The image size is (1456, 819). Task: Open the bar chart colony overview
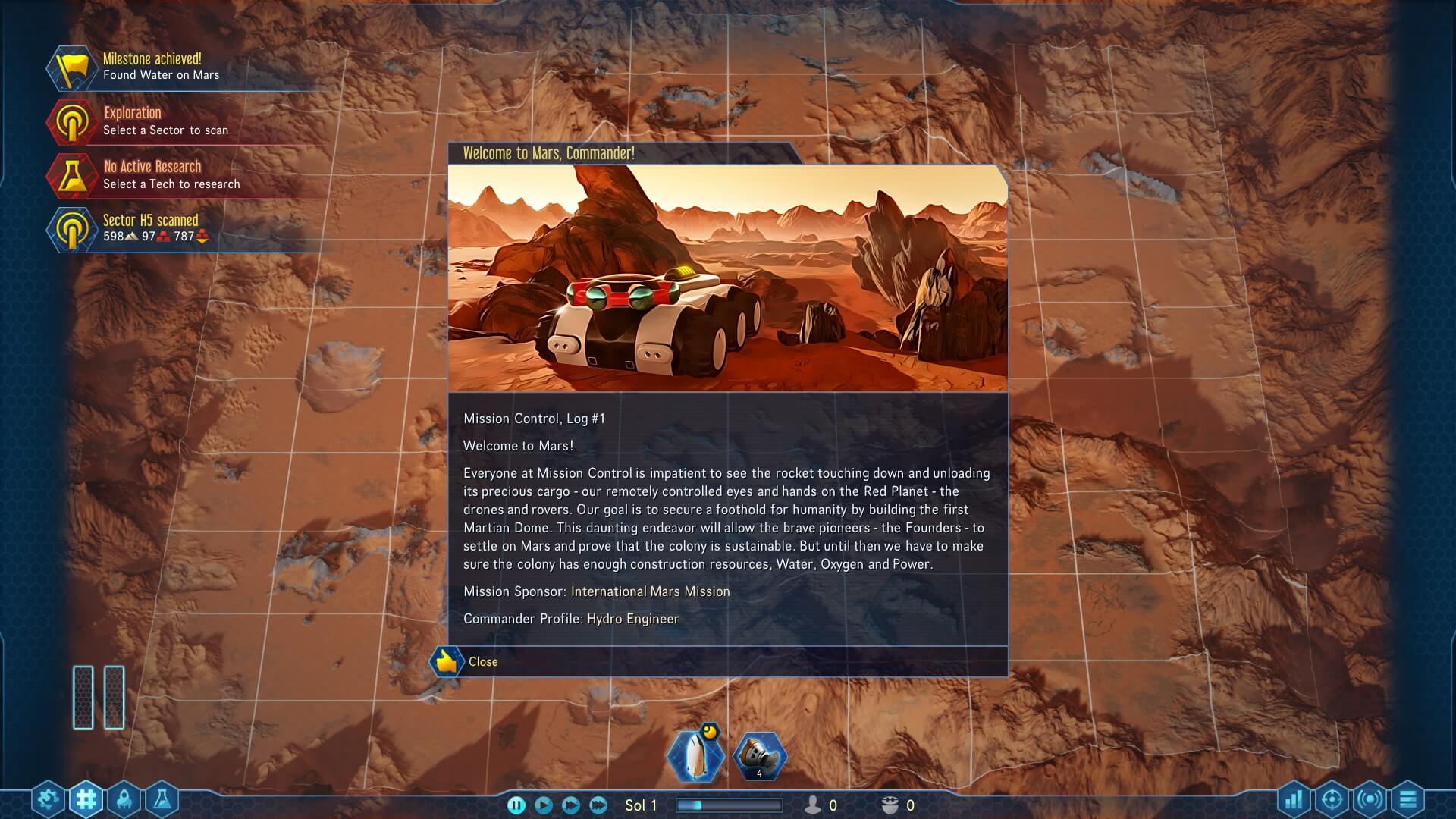coord(1294,799)
